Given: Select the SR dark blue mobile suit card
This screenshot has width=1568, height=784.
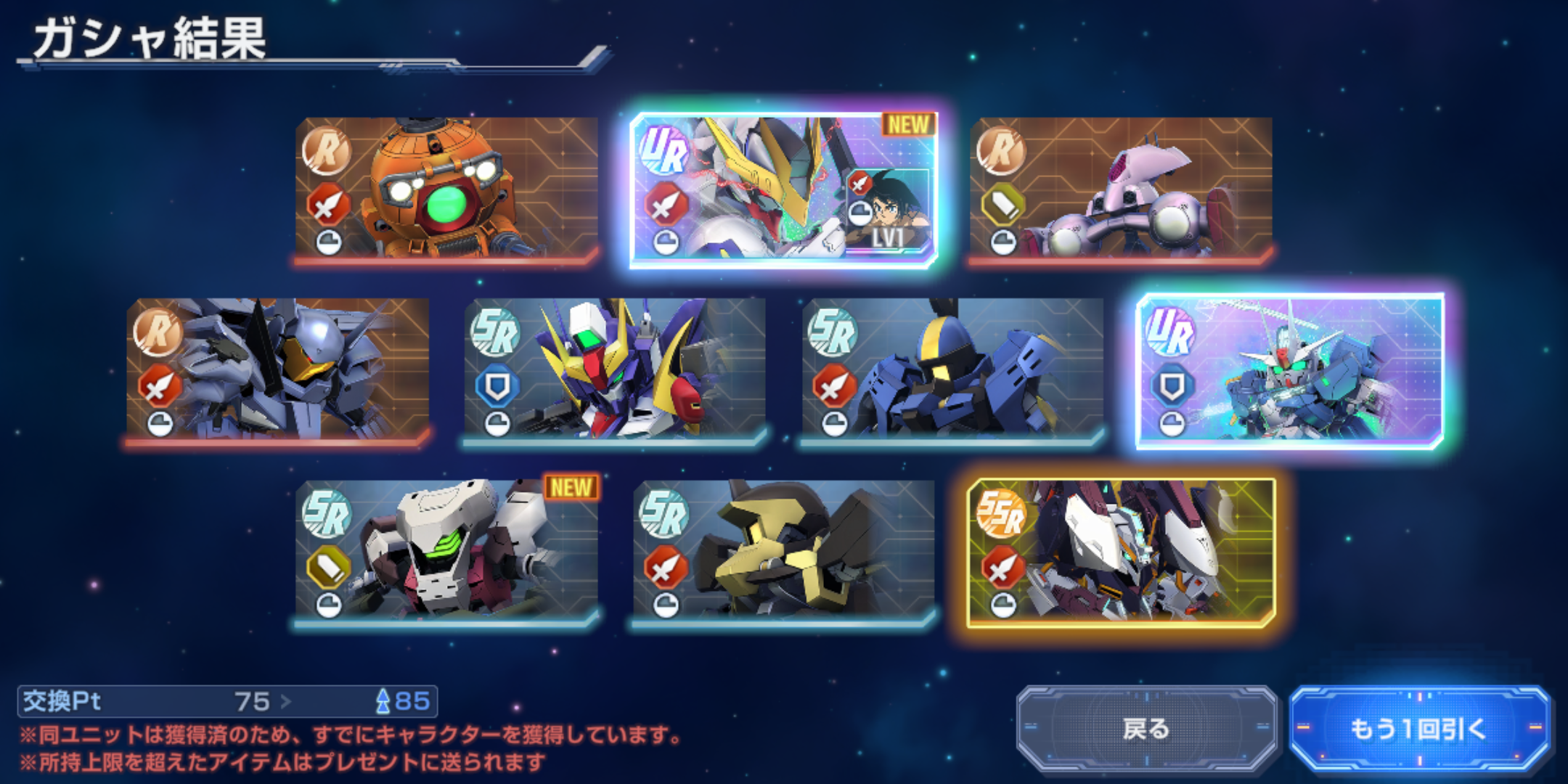Looking at the screenshot, I should click(952, 369).
